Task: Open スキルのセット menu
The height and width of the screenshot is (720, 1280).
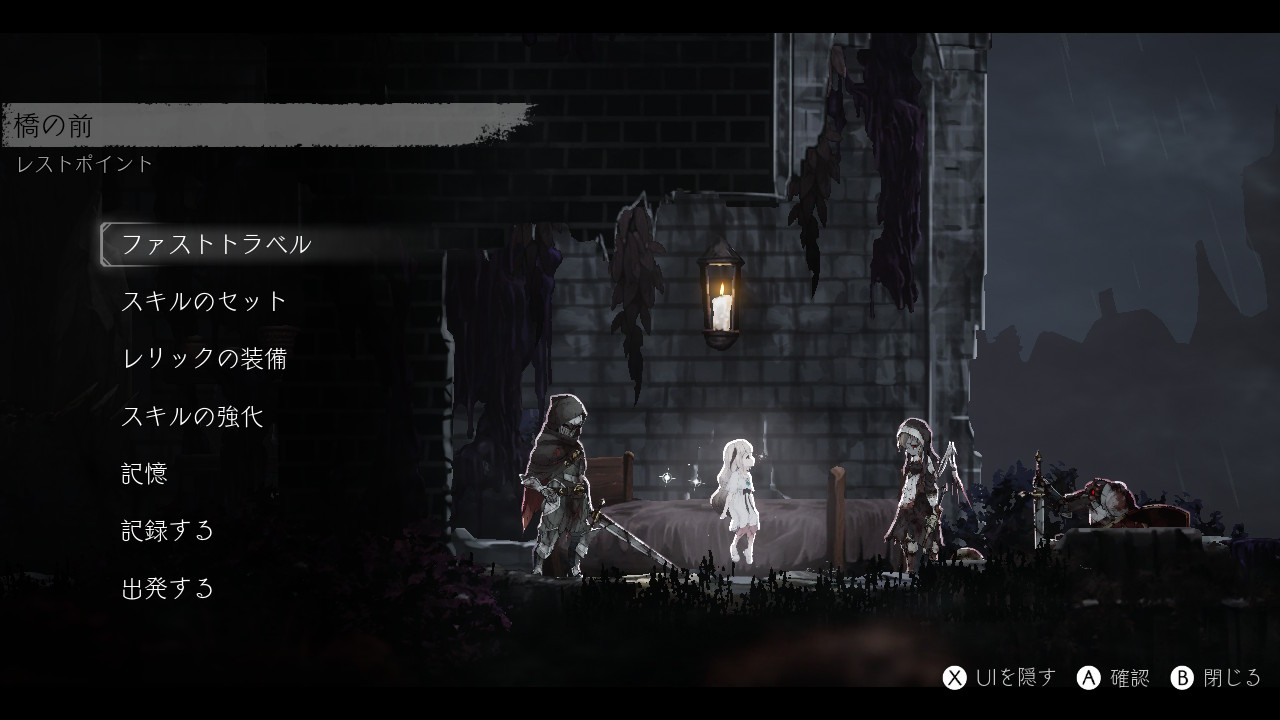Action: coord(204,301)
